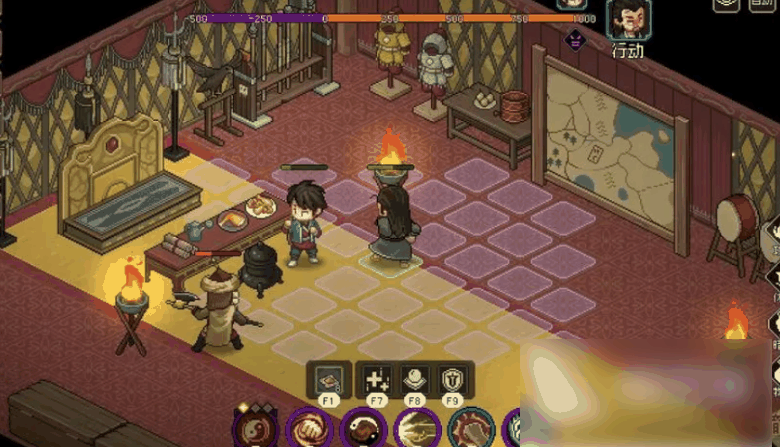Viewport: 780px width, 447px height.
Task: Click the acting character's turn portrait
Action: coord(629,18)
